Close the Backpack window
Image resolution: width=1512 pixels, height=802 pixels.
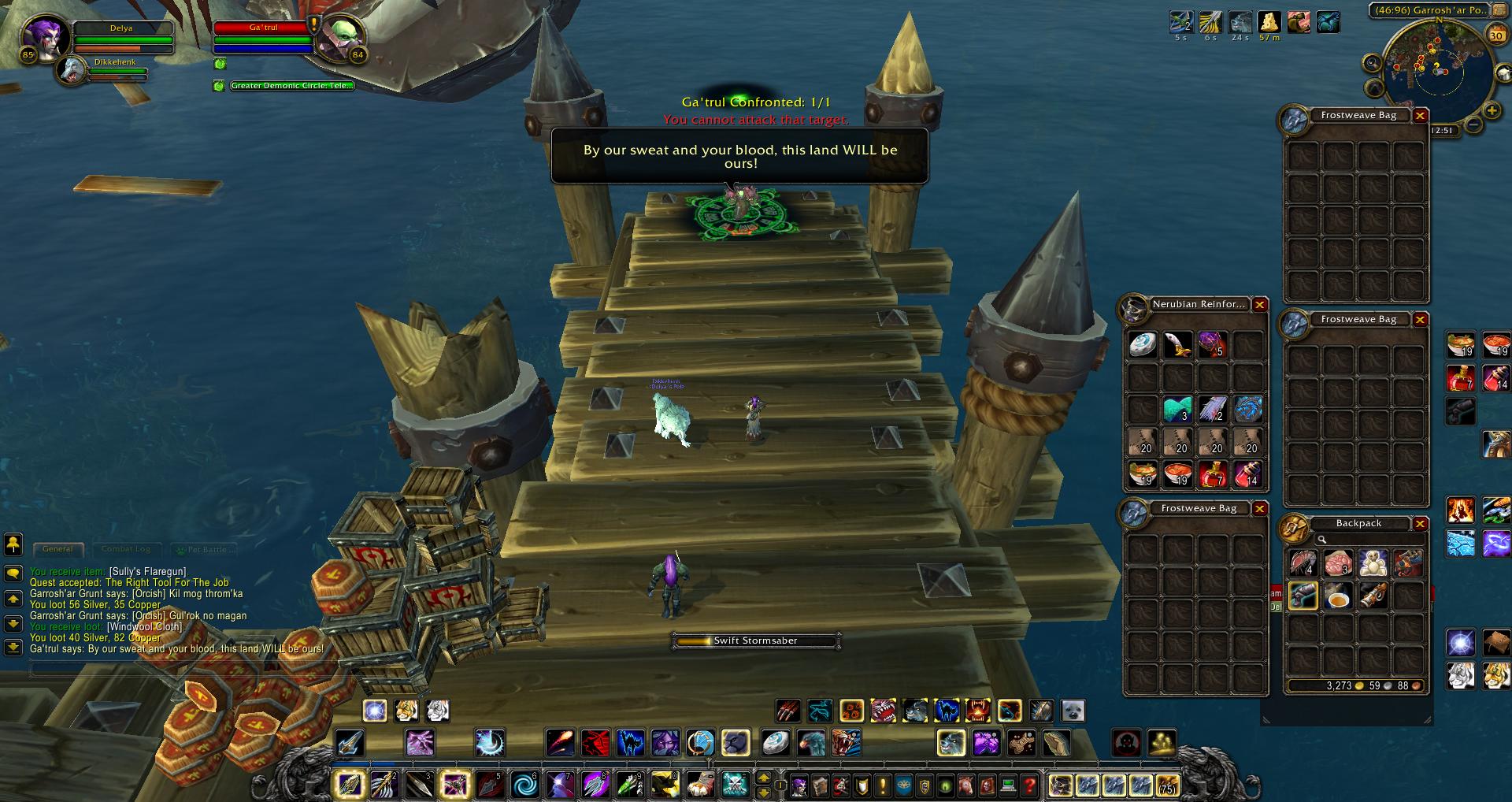[x=1421, y=524]
